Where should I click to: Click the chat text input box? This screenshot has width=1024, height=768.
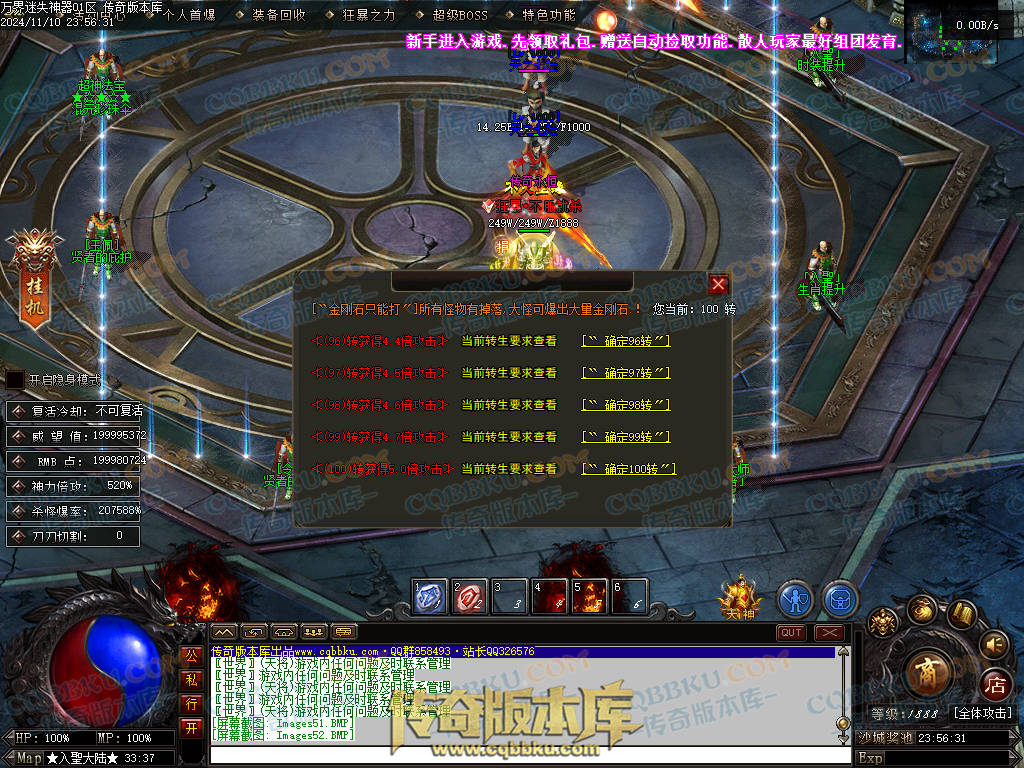pos(520,755)
